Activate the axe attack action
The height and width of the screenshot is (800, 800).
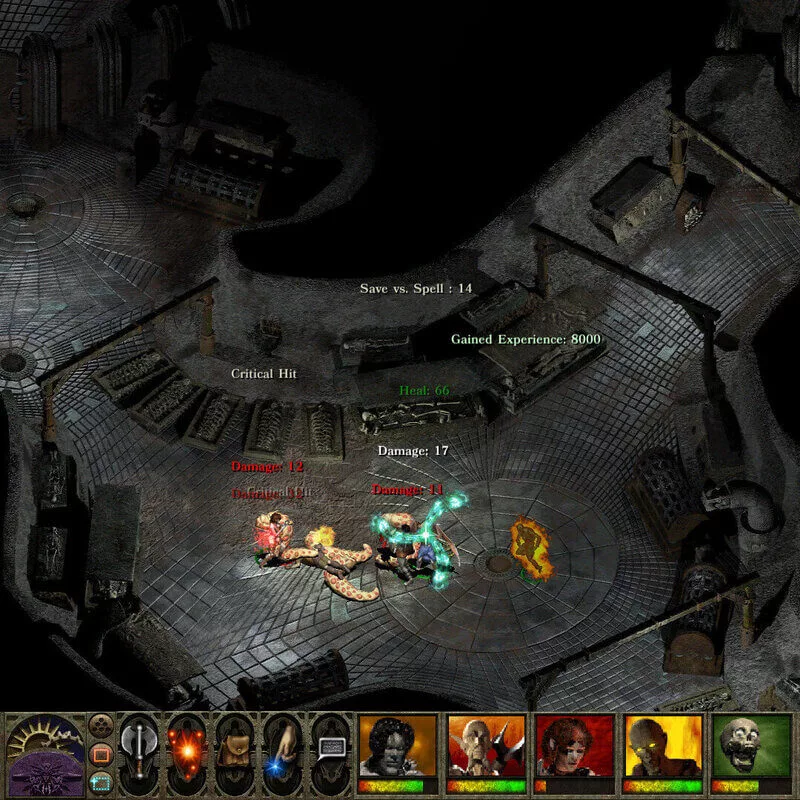(139, 752)
